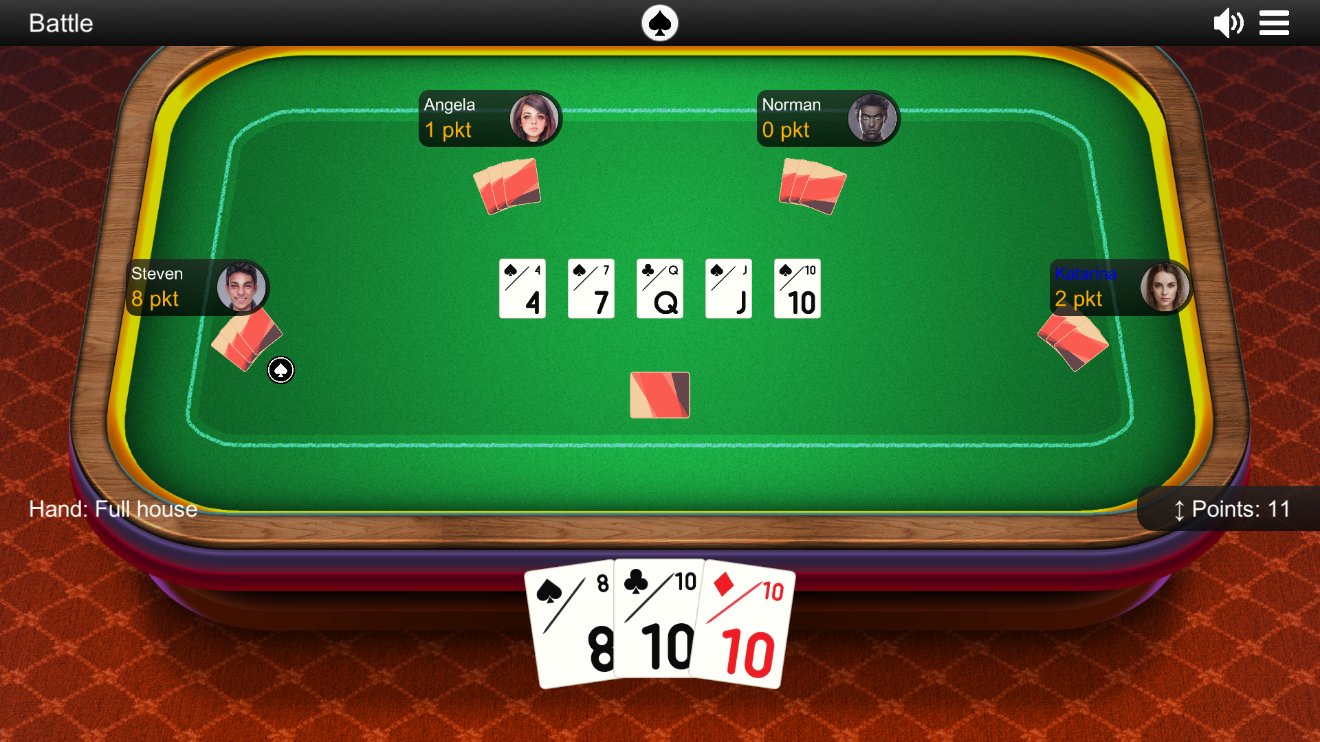Click Katarina's face-down card stack
The height and width of the screenshot is (742, 1320).
1072,340
